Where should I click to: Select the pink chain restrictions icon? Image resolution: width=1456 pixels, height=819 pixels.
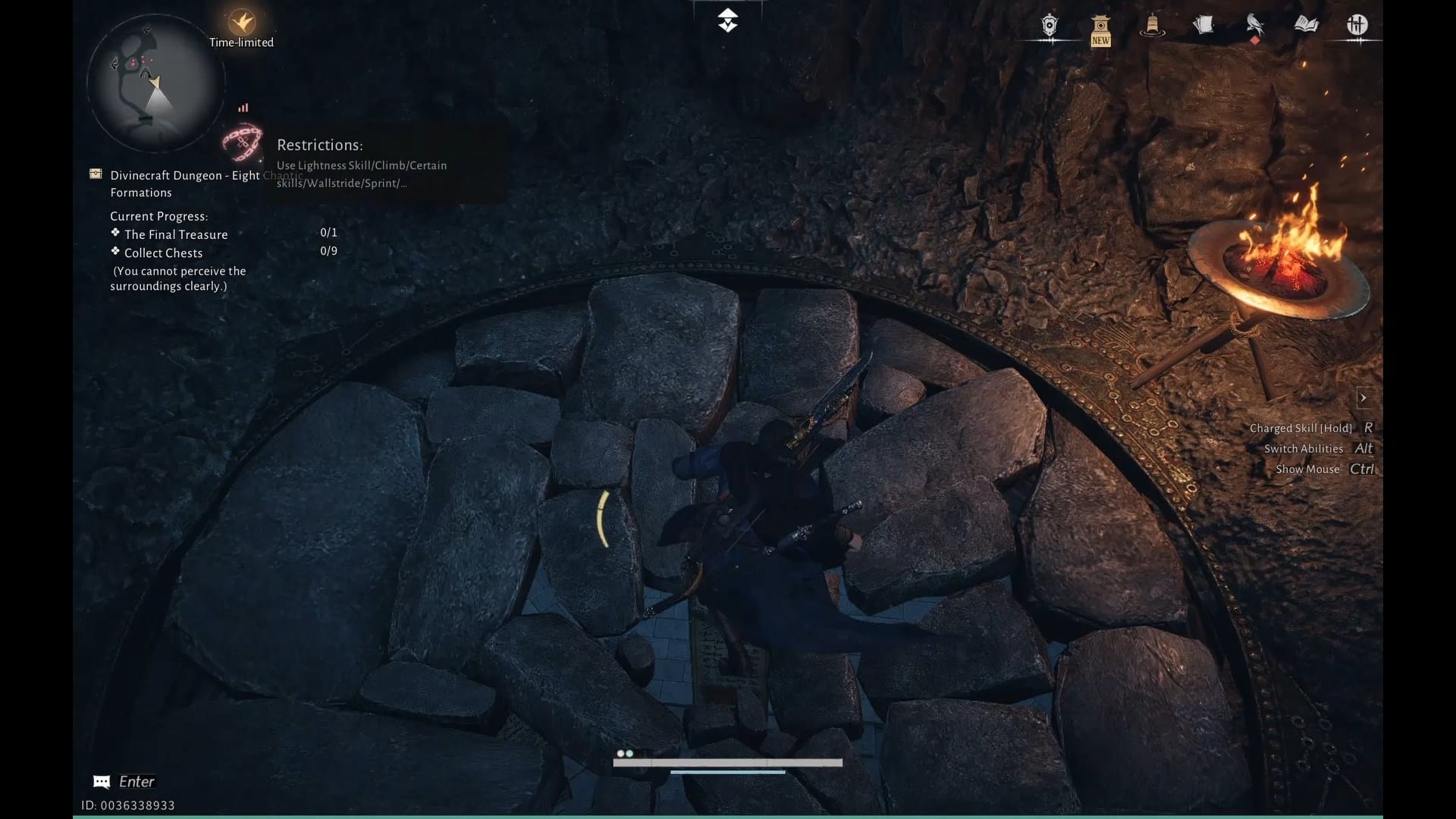[242, 142]
